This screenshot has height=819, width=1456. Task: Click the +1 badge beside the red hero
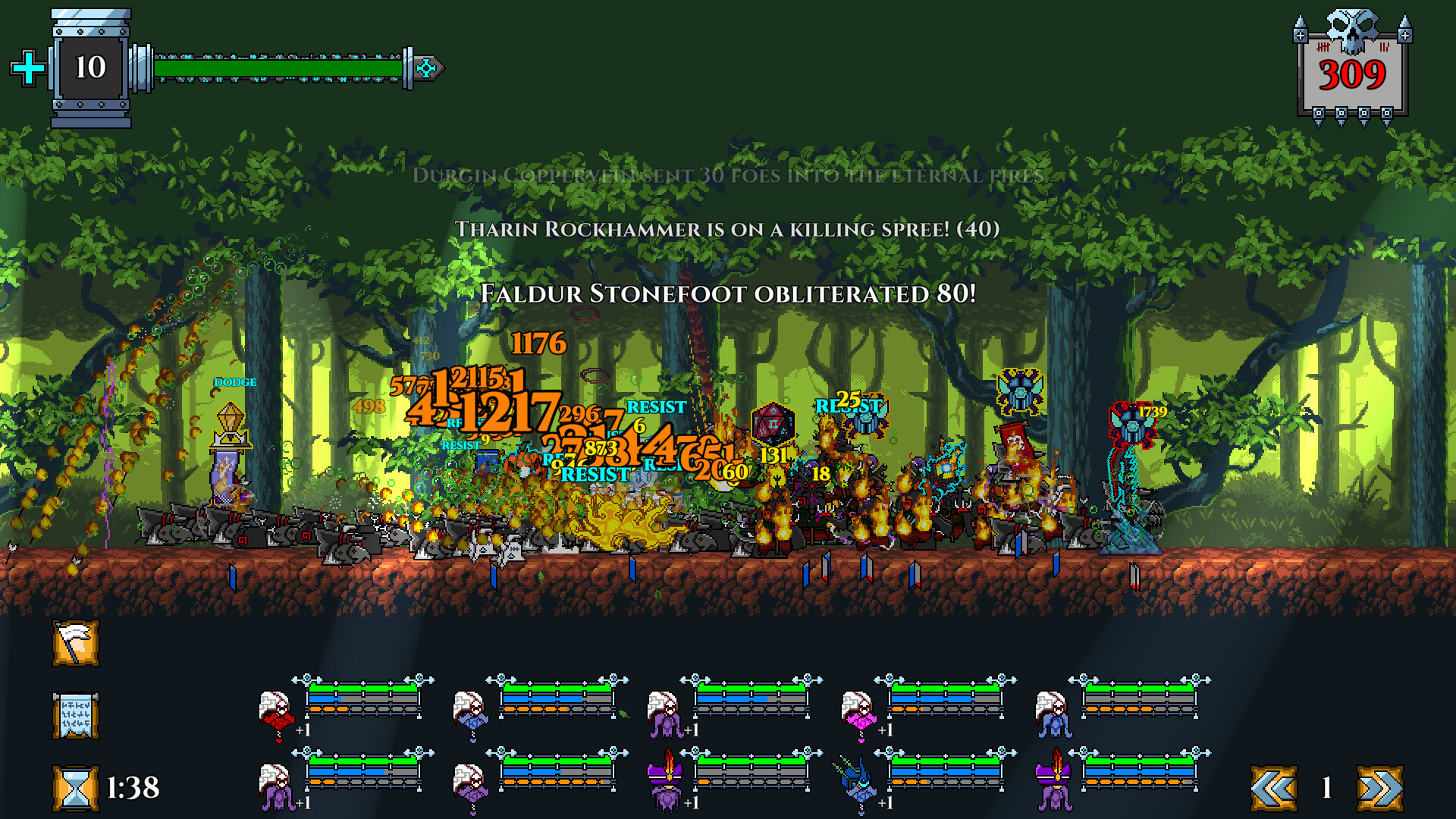coord(303,731)
